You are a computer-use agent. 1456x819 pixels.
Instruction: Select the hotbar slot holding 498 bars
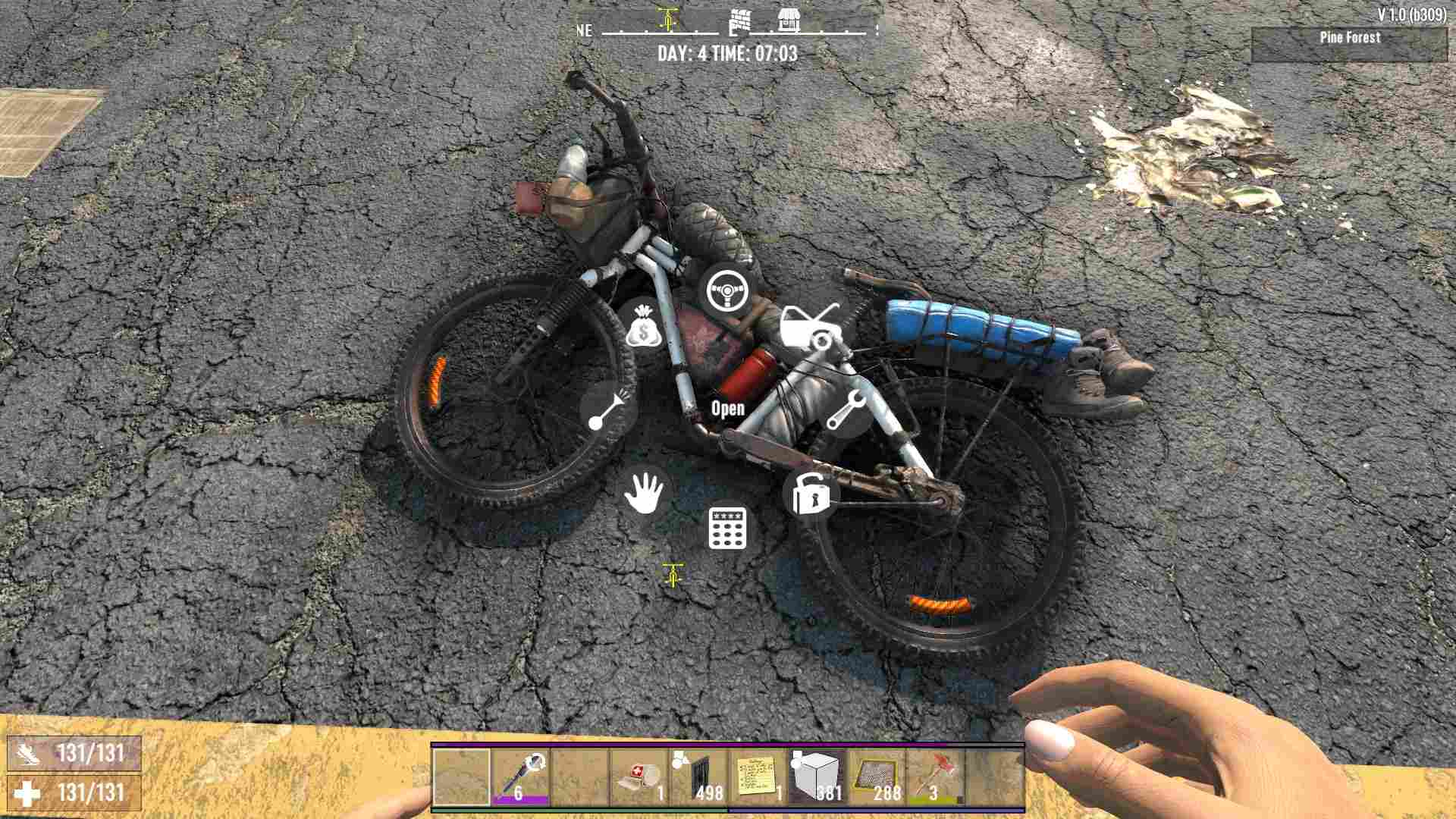698,777
